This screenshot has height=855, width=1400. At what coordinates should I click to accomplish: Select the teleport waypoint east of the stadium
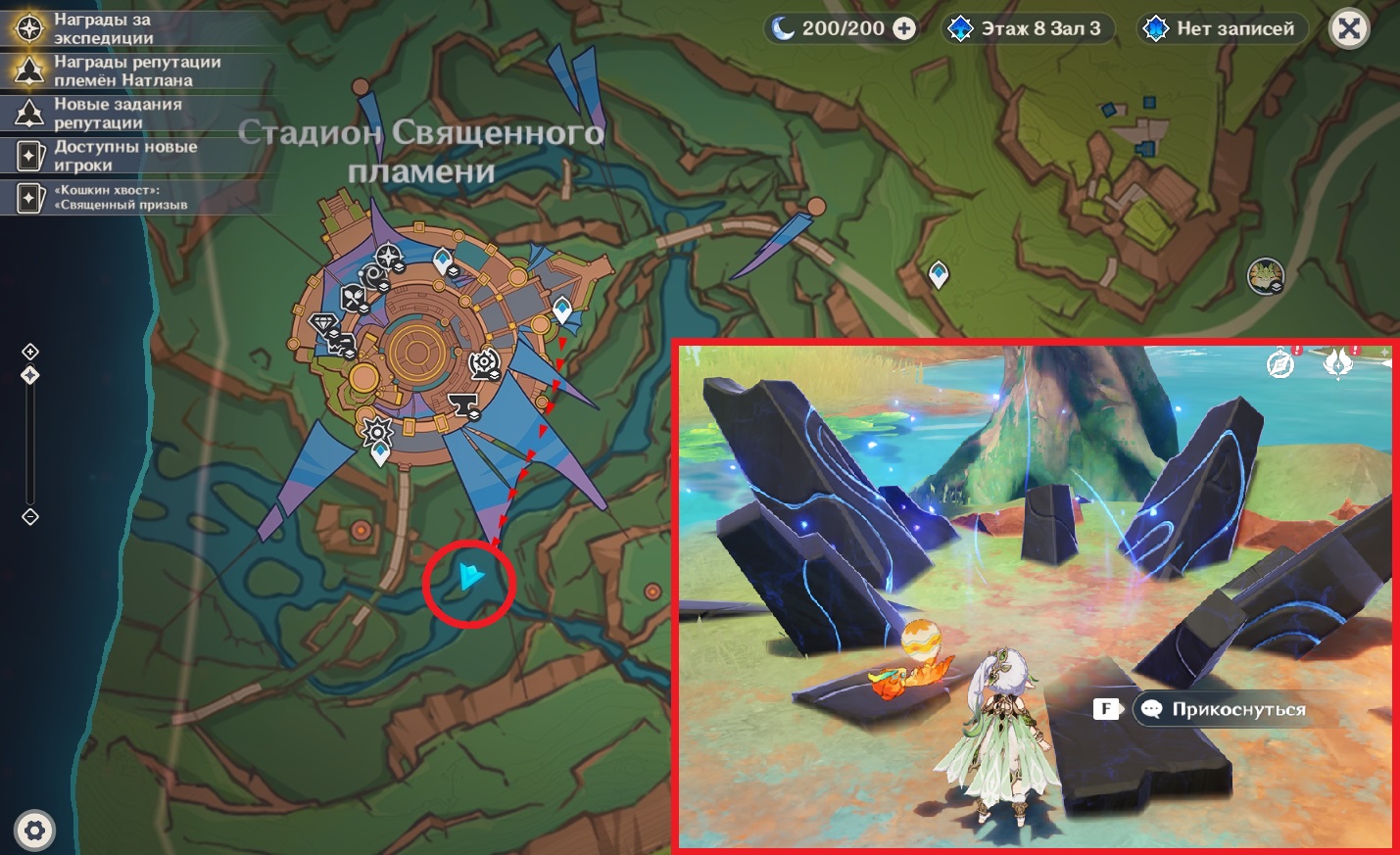click(938, 273)
